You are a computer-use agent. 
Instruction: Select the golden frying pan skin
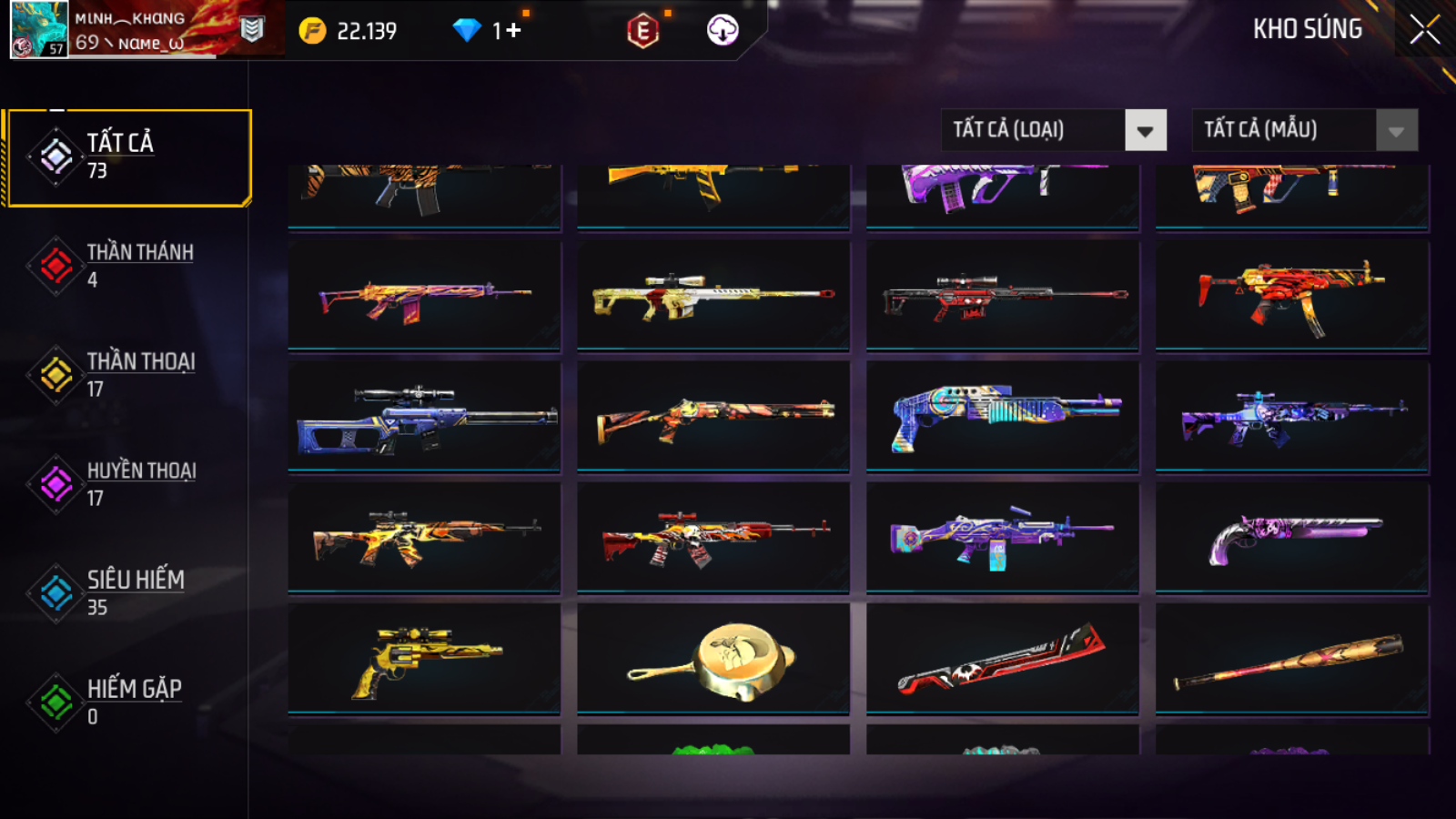coord(713,659)
